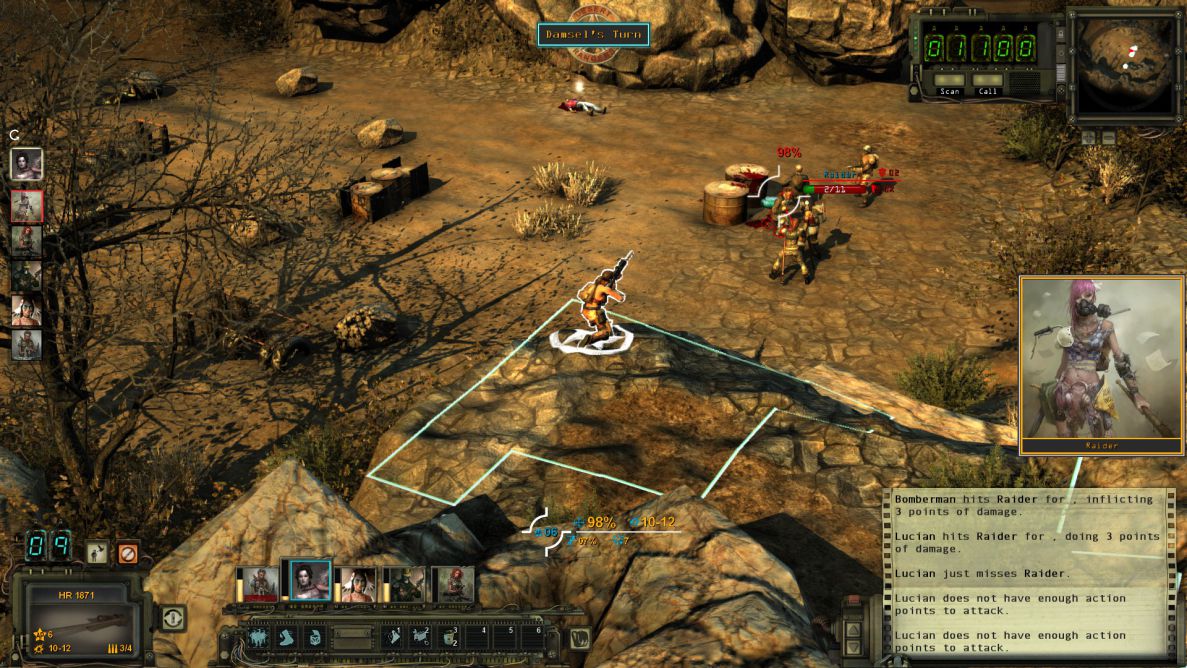Click the red-bordered Raider in turn order
1187x668 pixels.
click(x=26, y=205)
